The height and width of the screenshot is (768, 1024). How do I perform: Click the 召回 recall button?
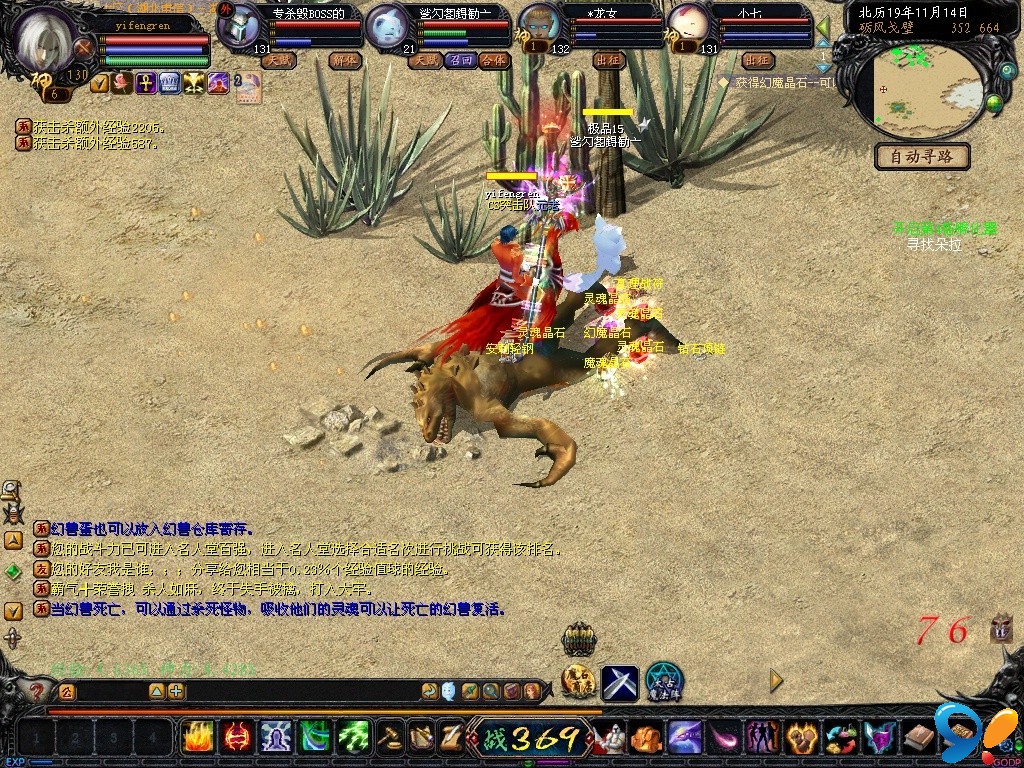coord(461,60)
